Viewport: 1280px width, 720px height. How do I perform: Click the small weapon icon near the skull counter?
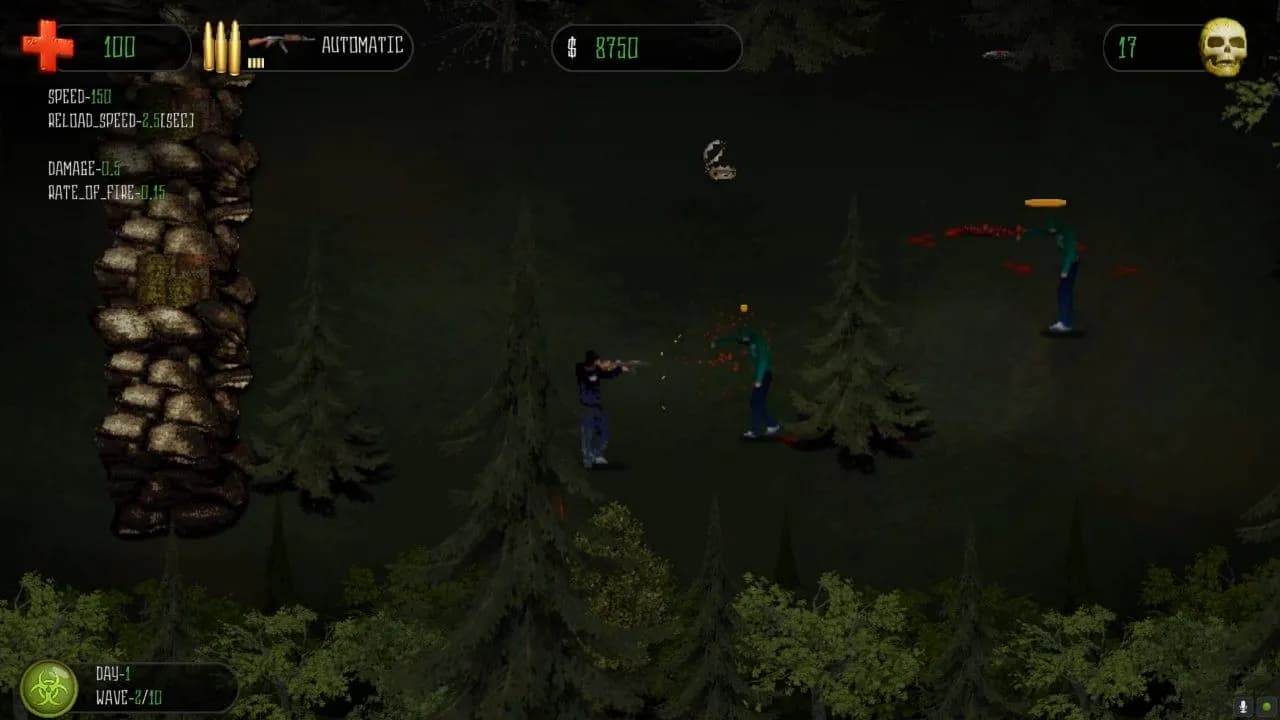click(x=995, y=57)
